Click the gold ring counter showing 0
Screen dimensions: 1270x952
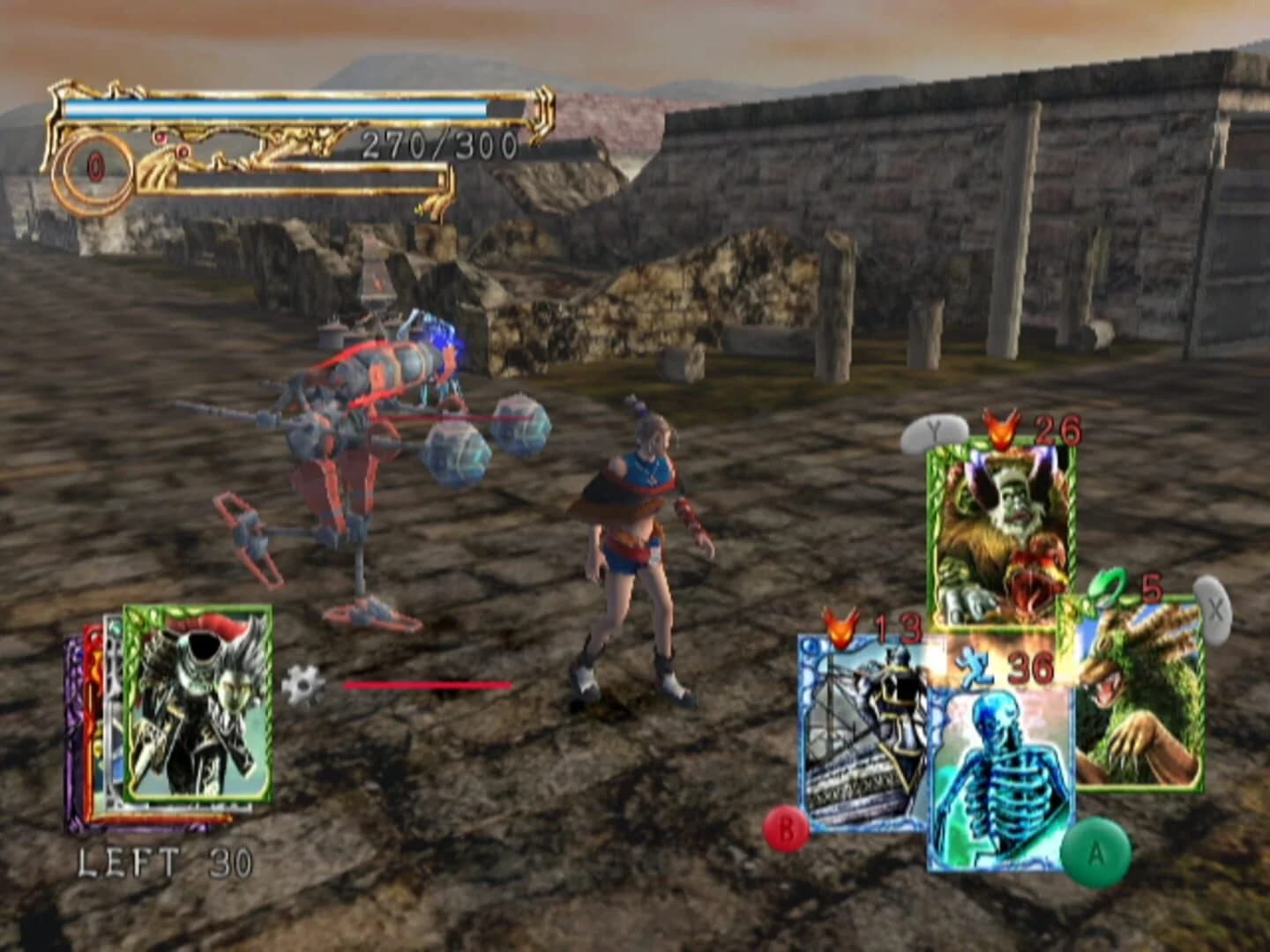click(91, 167)
